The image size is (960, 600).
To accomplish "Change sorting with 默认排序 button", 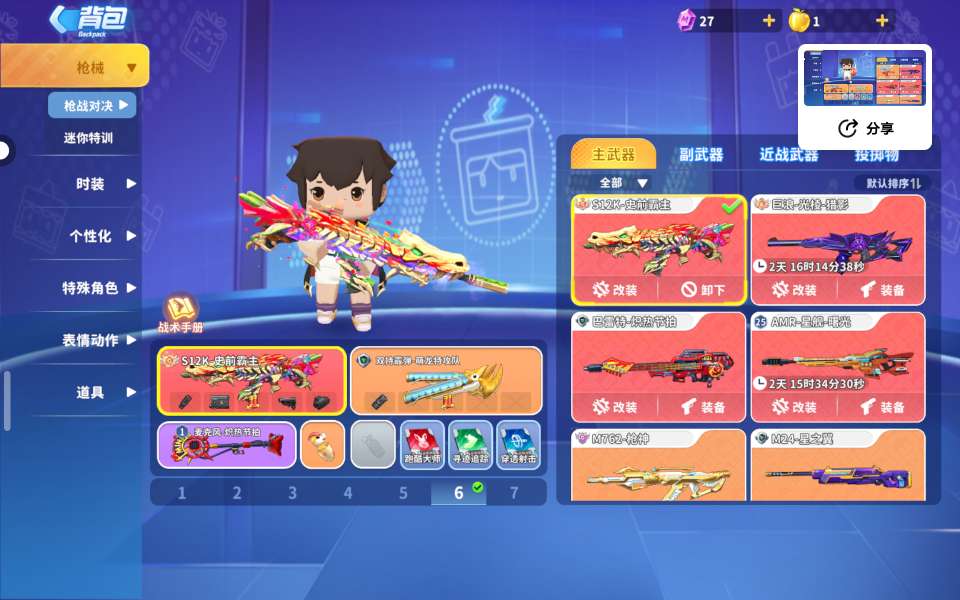I will pos(893,183).
